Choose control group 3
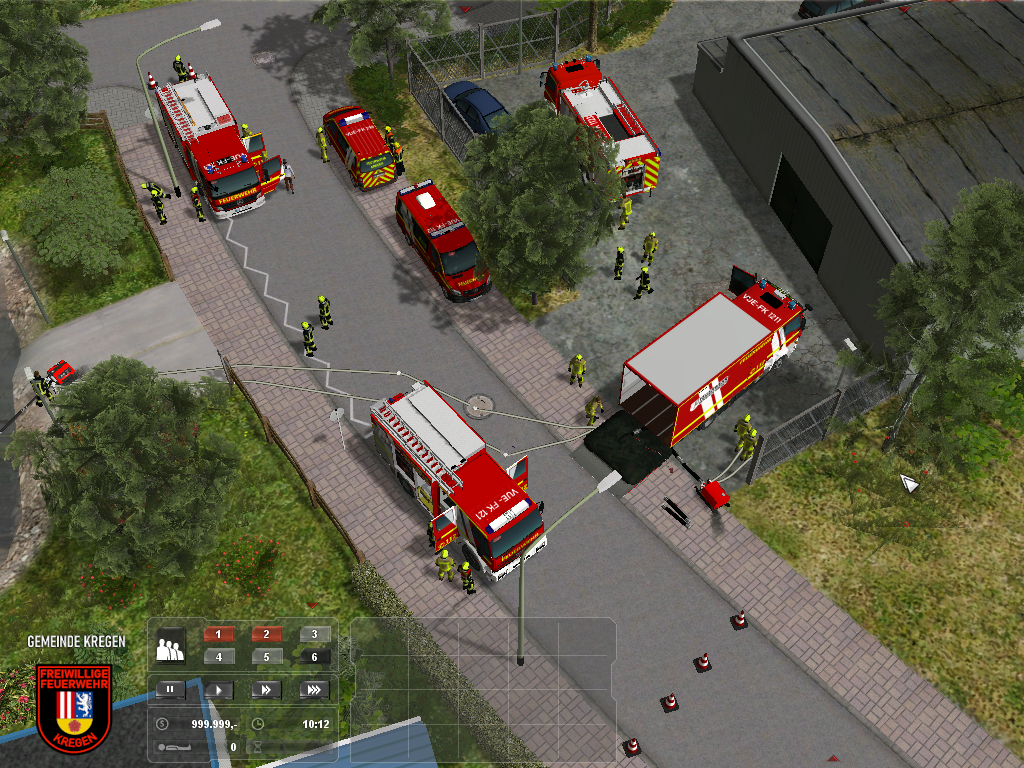Viewport: 1024px width, 768px height. pos(314,634)
